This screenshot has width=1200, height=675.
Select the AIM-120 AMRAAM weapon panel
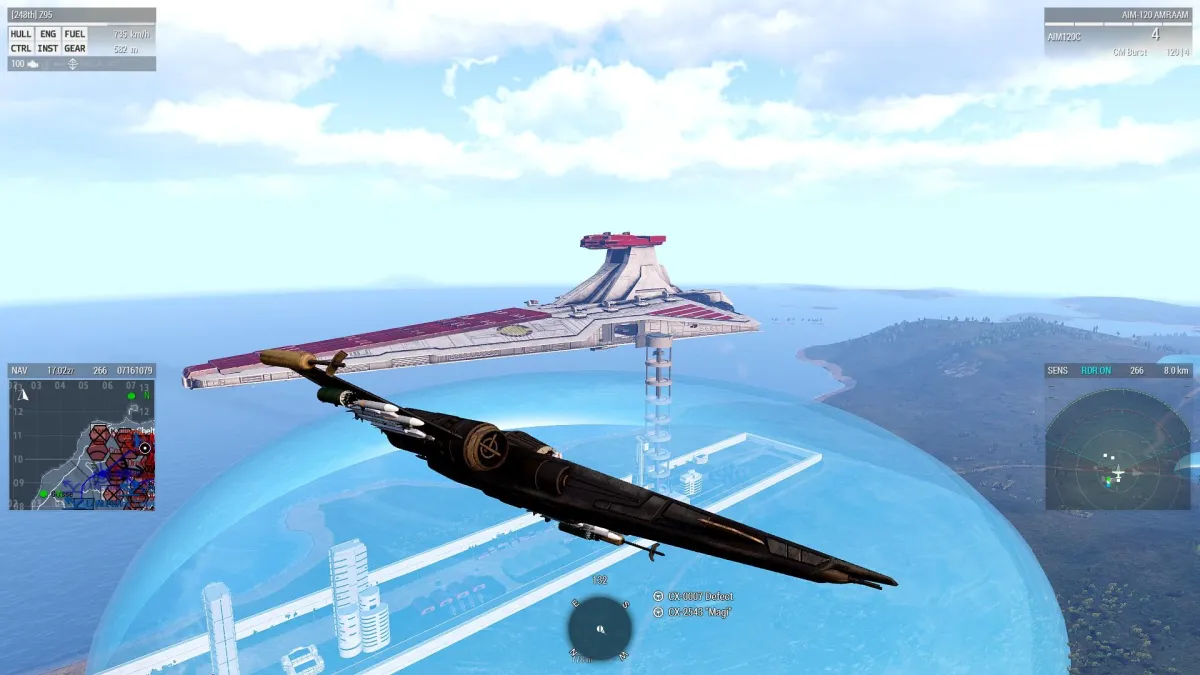click(1118, 33)
